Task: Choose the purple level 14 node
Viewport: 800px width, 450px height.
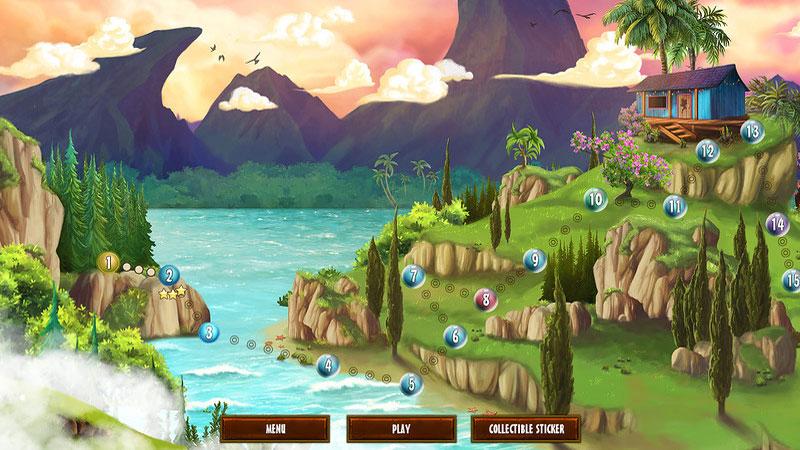Action: pyautogui.click(x=777, y=224)
